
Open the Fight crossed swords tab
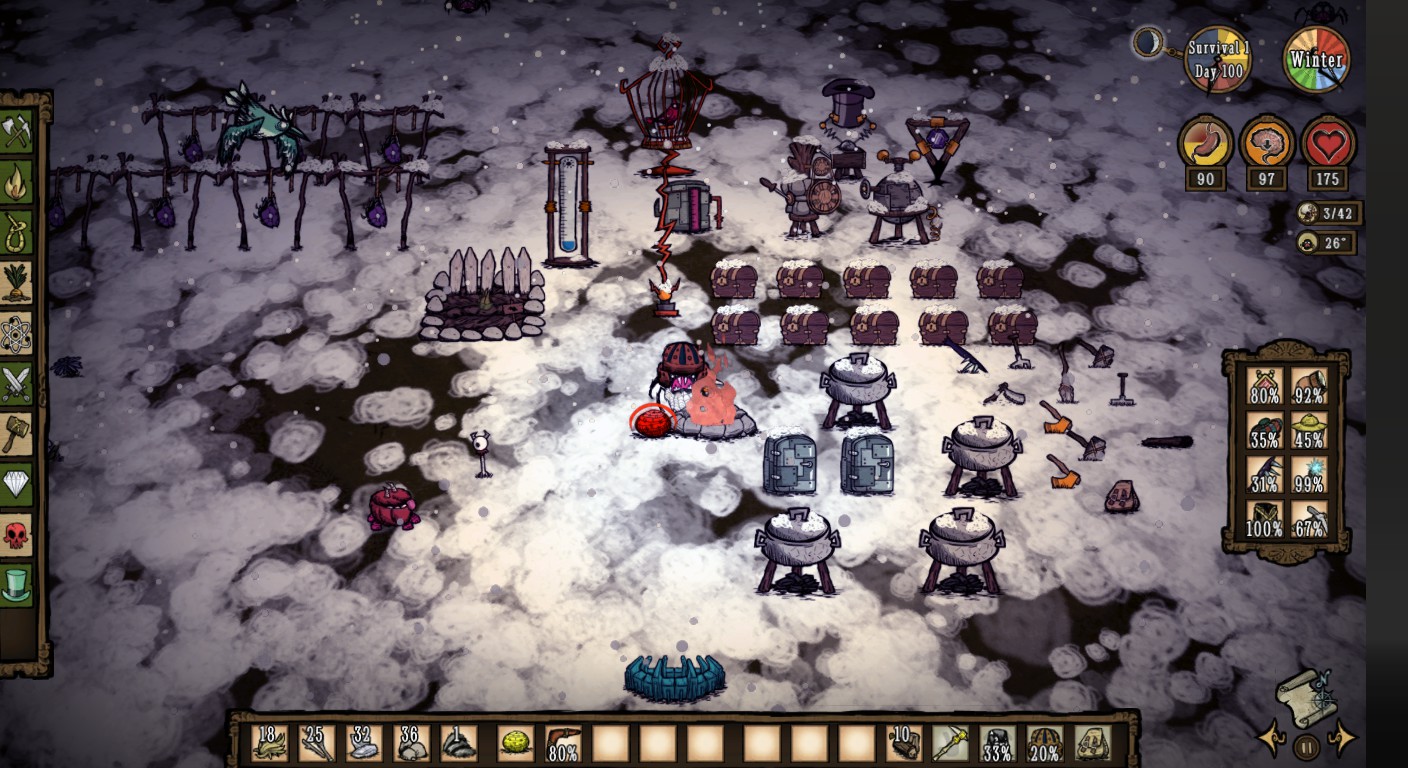pos(16,384)
